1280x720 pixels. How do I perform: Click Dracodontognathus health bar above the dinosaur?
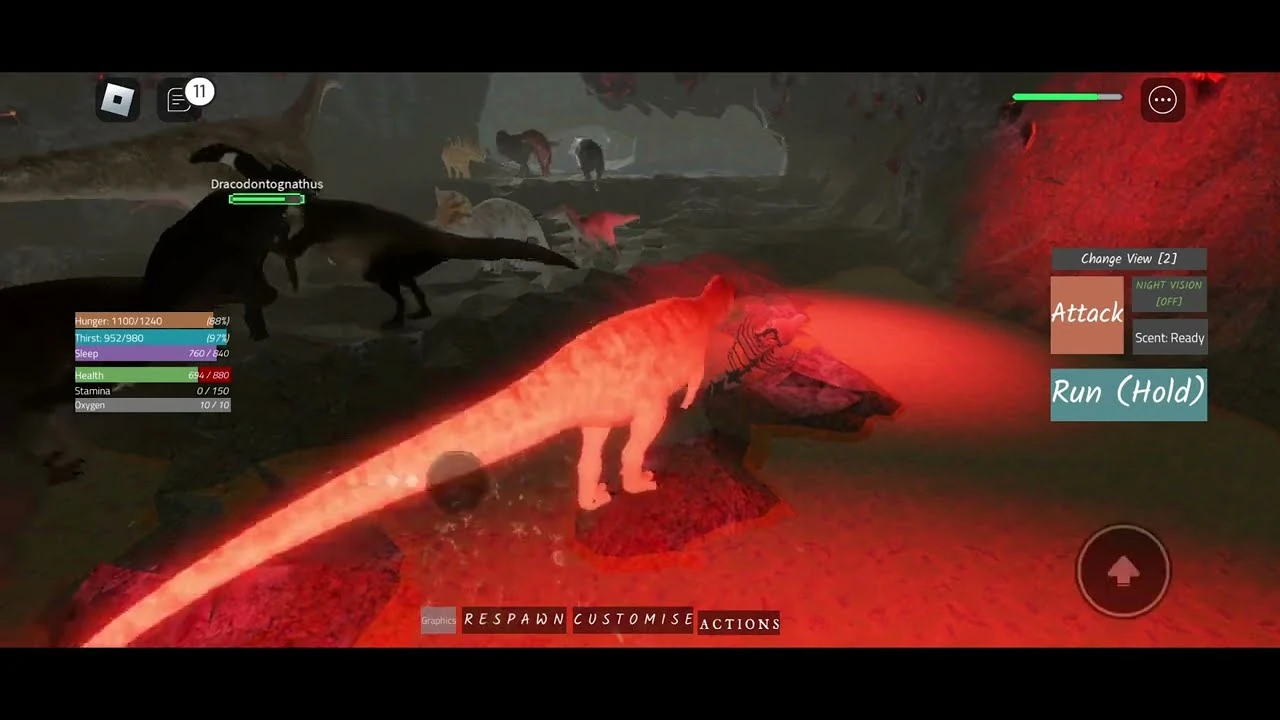(x=267, y=199)
